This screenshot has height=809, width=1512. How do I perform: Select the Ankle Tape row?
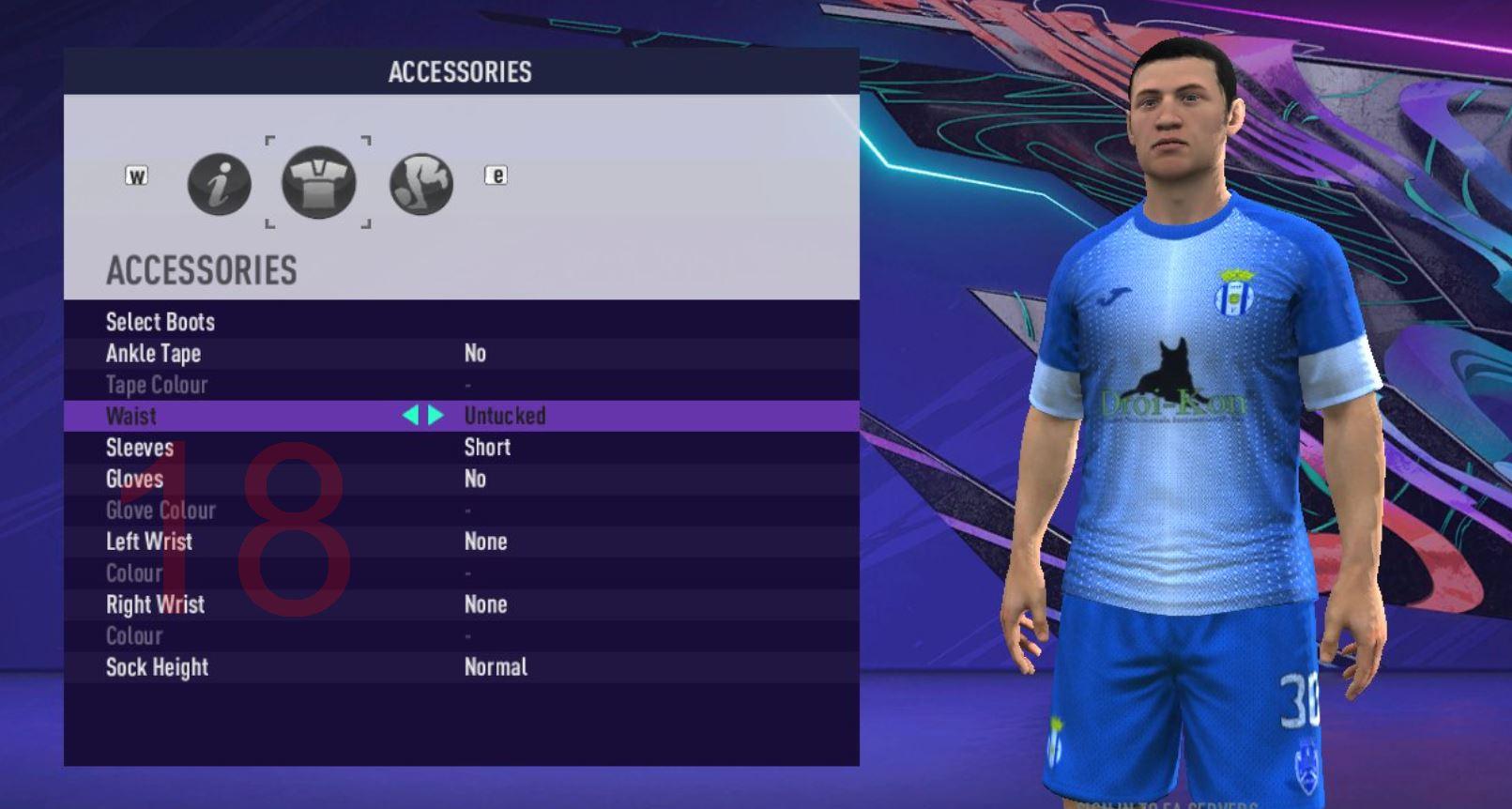click(153, 354)
